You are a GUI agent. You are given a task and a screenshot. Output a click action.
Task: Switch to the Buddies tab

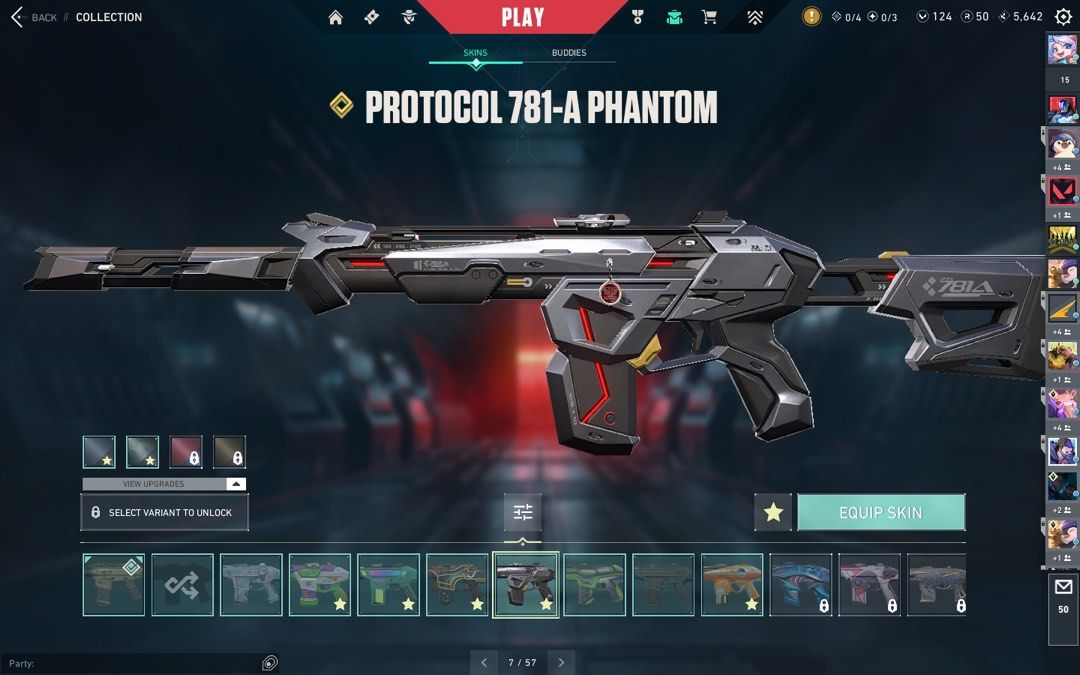(569, 53)
